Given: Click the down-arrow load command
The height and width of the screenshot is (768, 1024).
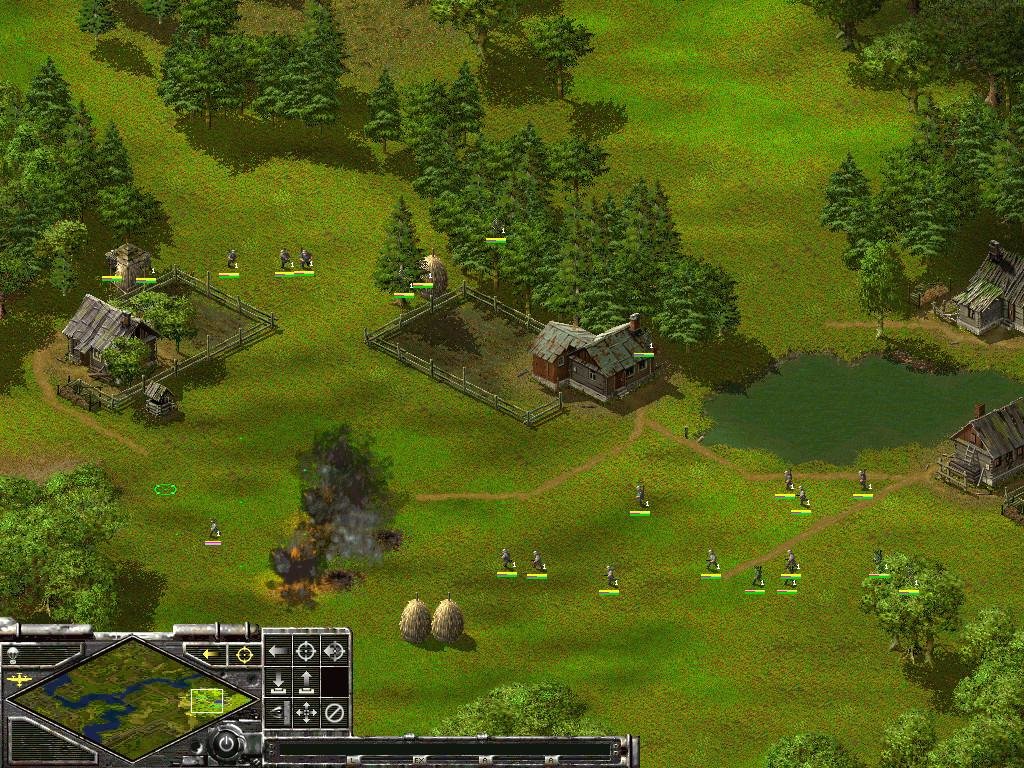Looking at the screenshot, I should point(278,683).
